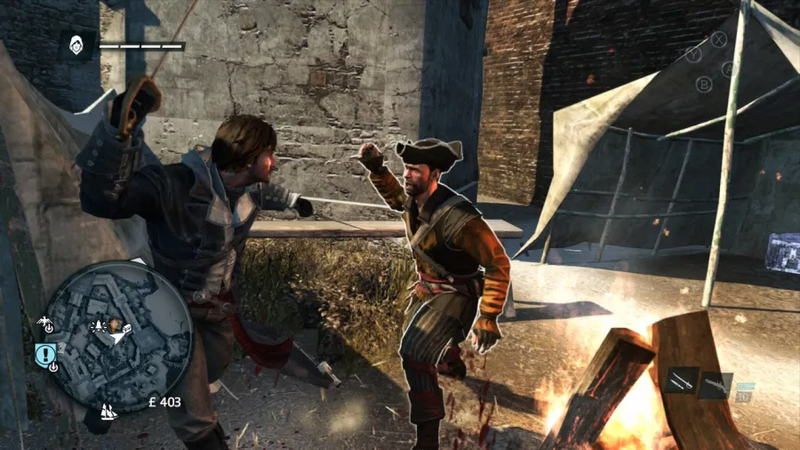Choose the pistol weapon slot

(x=717, y=384)
